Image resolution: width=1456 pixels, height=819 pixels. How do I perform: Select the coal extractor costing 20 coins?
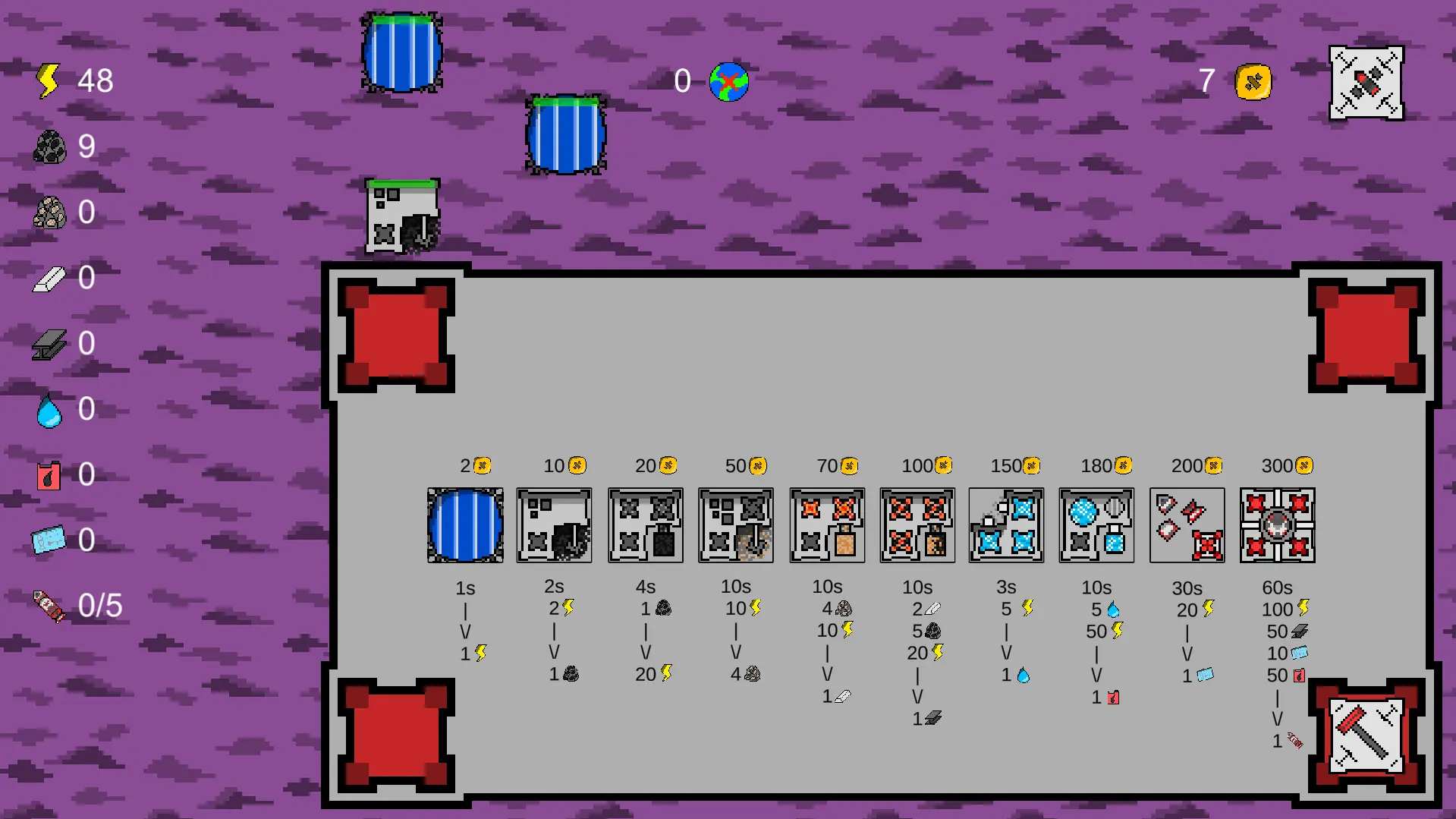point(645,525)
